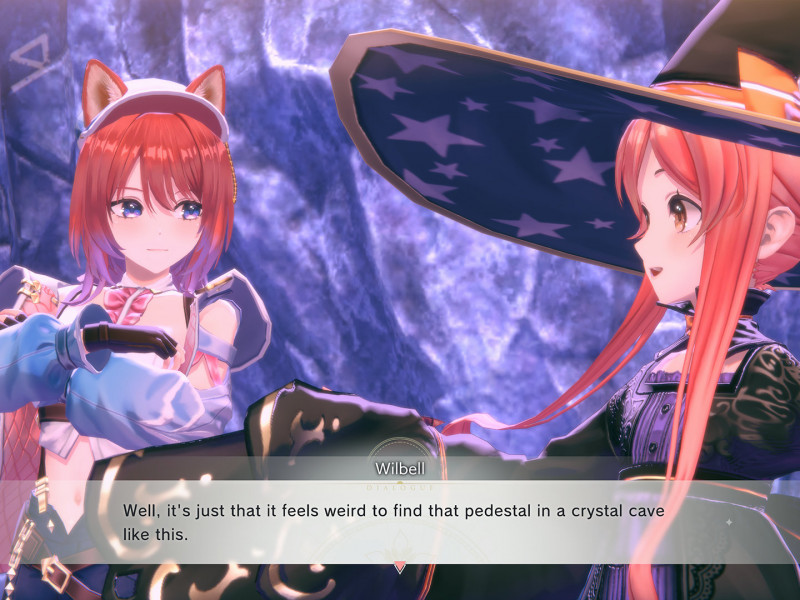This screenshot has width=800, height=600.
Task: Click Wilbell's dialogue text box to continue
Action: [400, 522]
